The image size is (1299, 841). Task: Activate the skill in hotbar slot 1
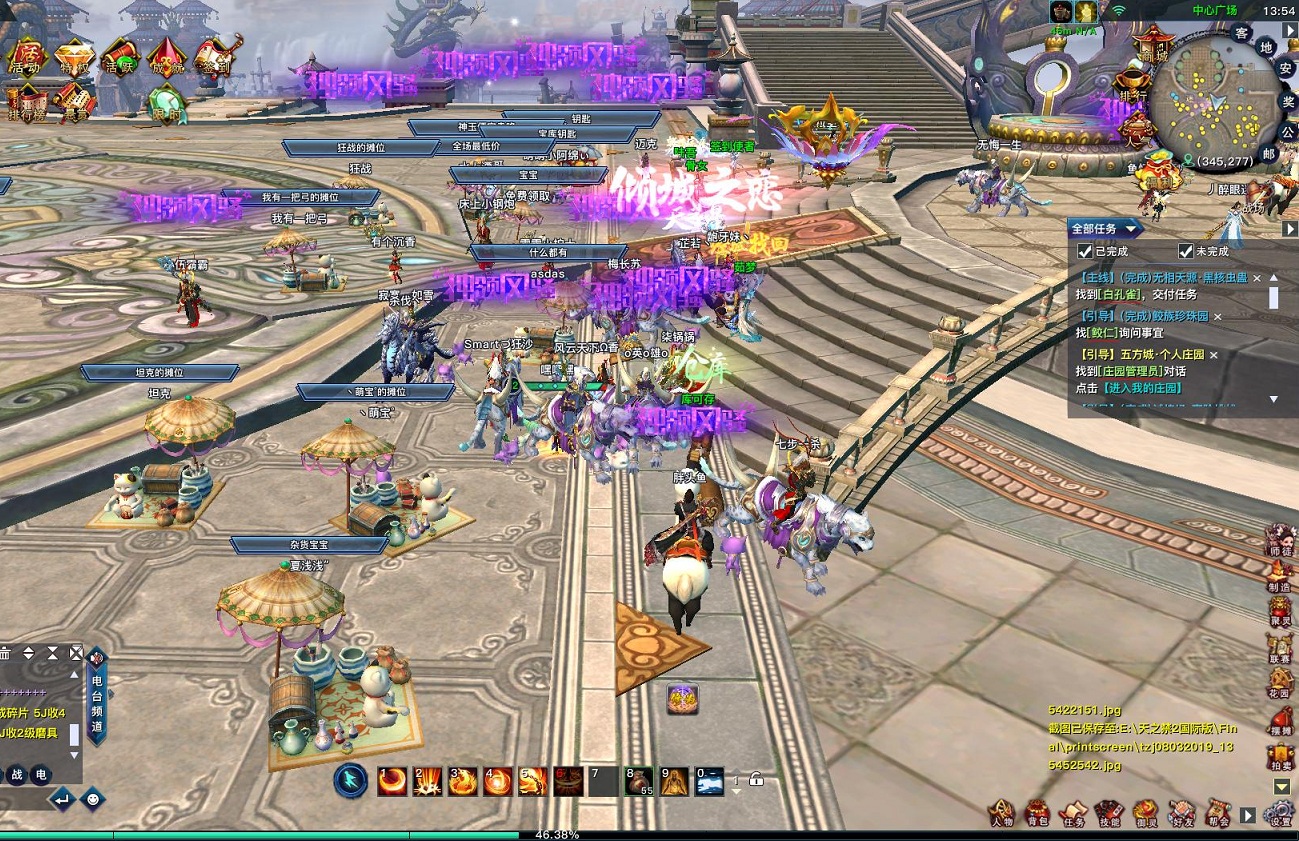392,780
